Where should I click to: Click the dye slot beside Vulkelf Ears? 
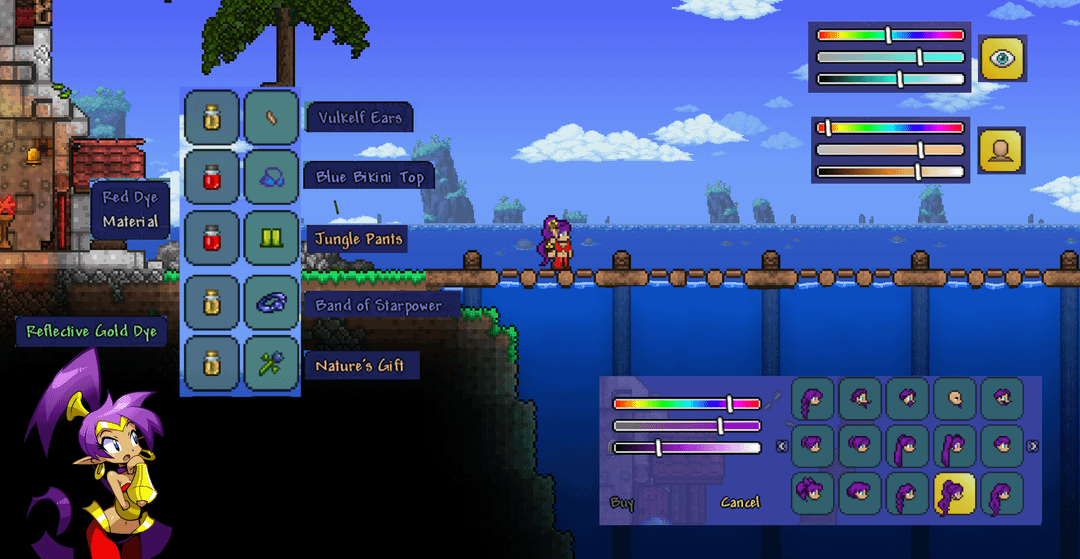tap(211, 117)
